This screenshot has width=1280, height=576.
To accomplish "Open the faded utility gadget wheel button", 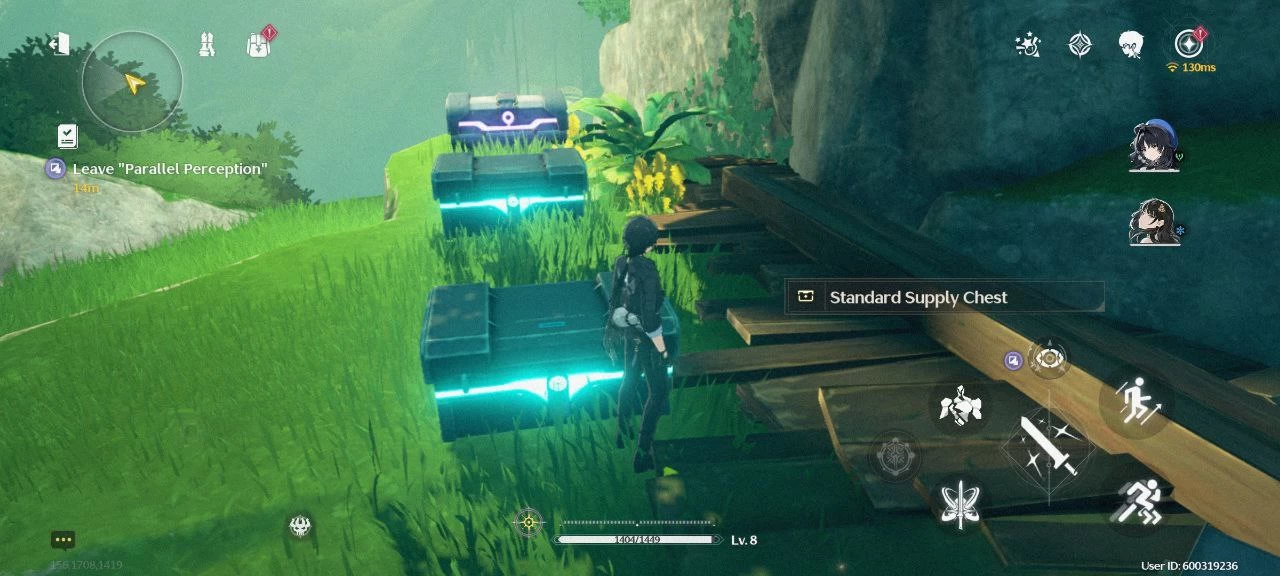I will coord(895,457).
